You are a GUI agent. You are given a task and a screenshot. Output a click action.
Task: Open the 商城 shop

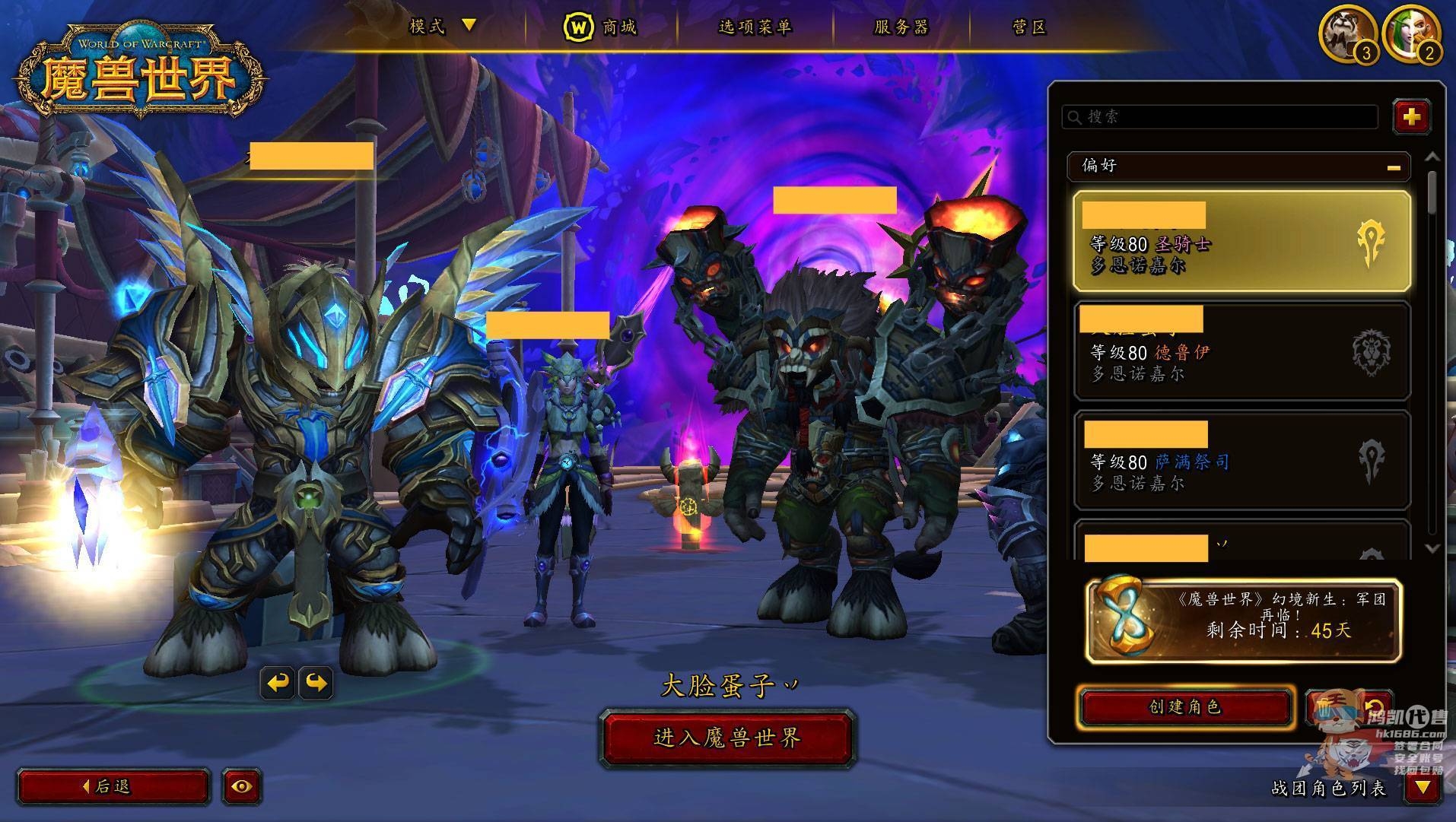[x=601, y=27]
